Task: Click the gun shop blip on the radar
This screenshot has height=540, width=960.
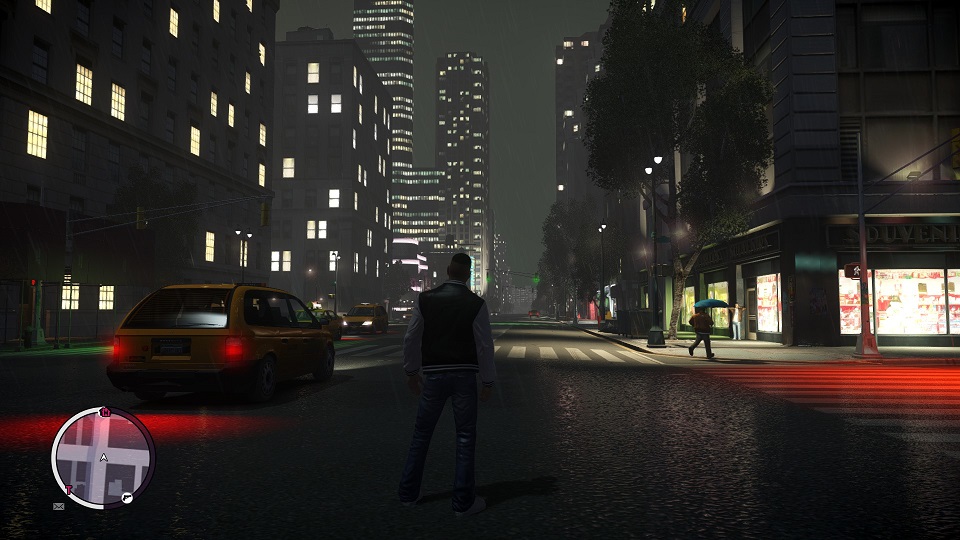Action: 128,497
